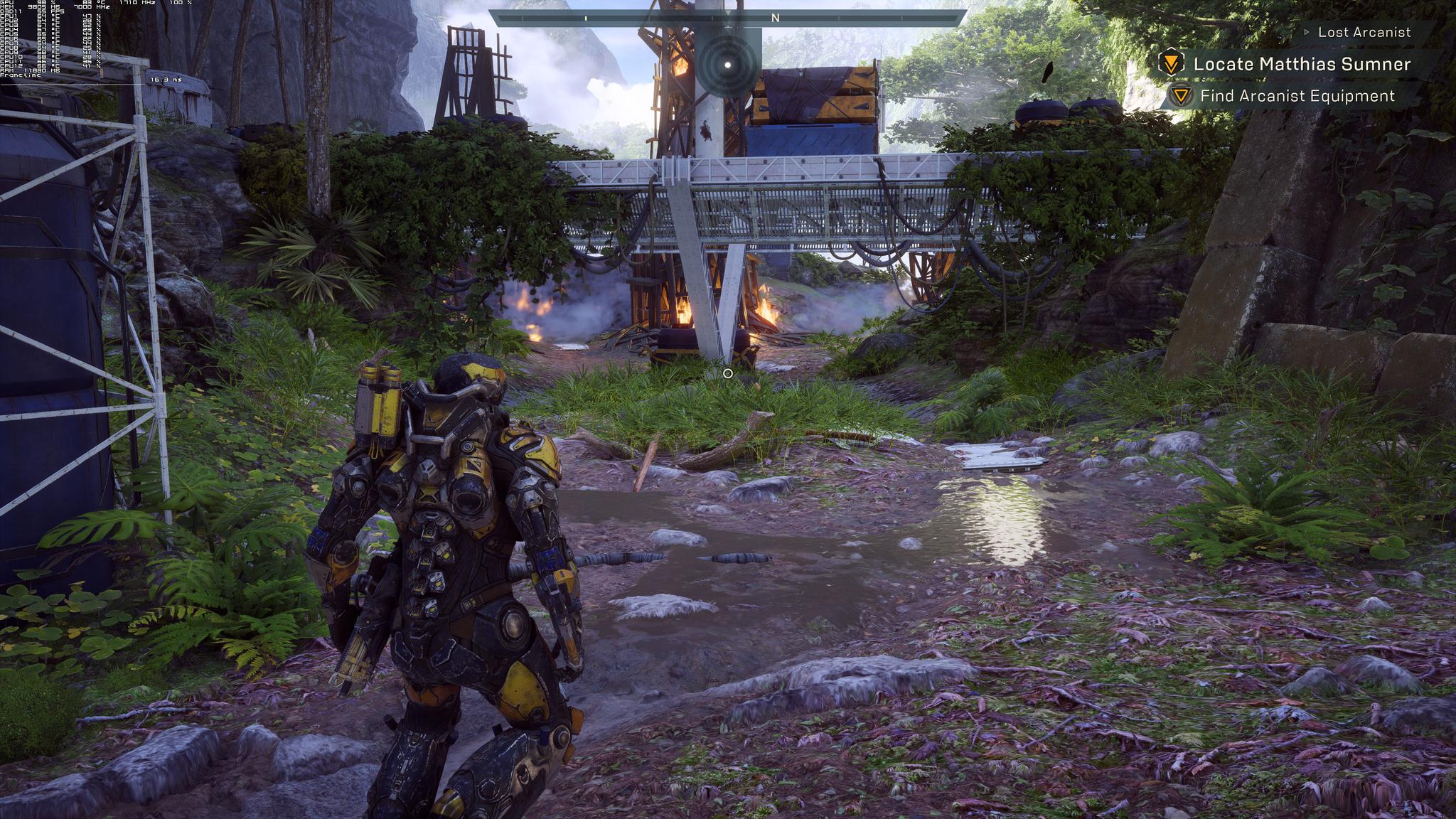Select the Locate Matthias Sumner objective
1456x819 pixels.
1301,64
